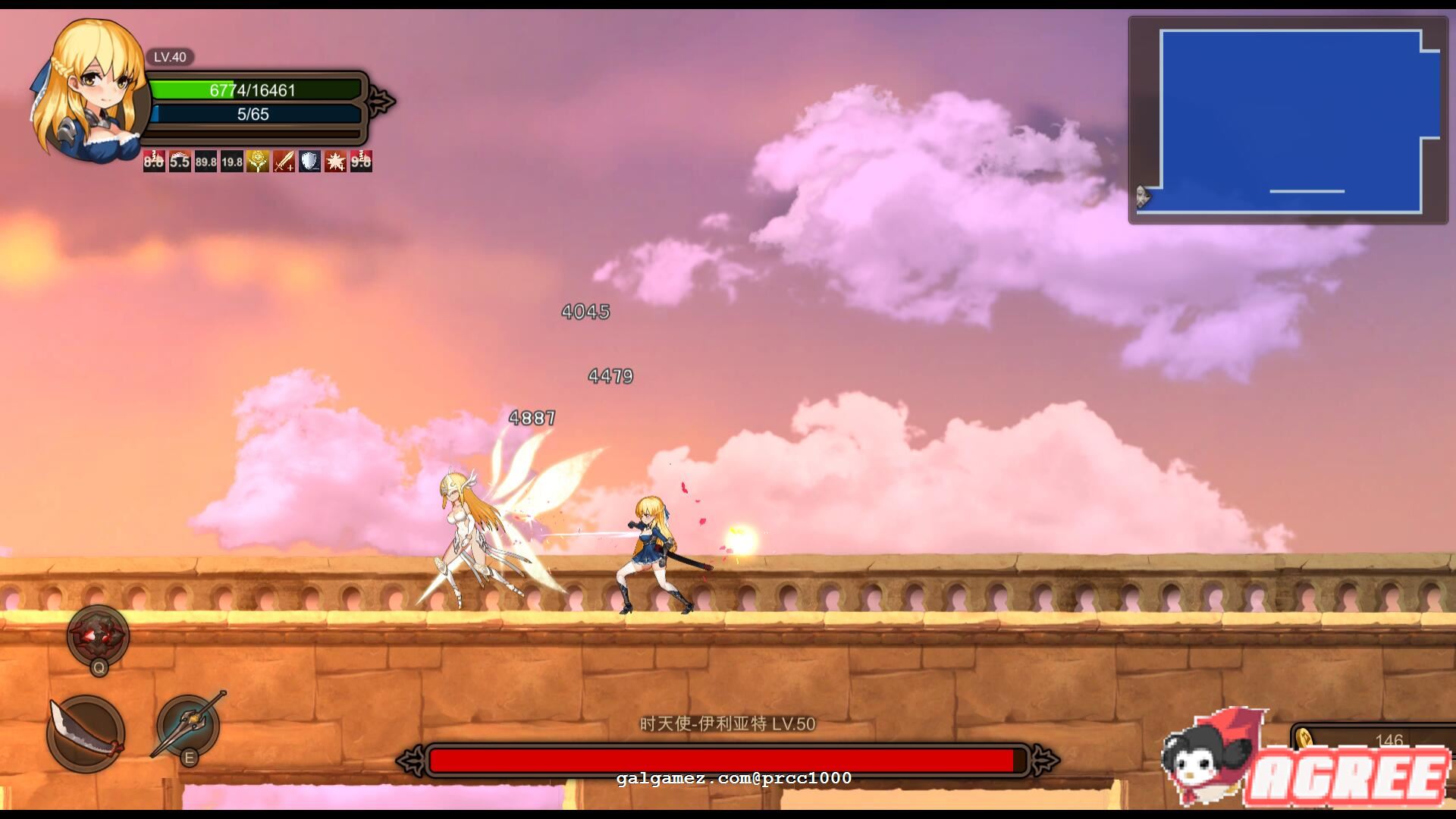1456x819 pixels.
Task: Click the buff showing 19.8 timer
Action: click(x=232, y=162)
